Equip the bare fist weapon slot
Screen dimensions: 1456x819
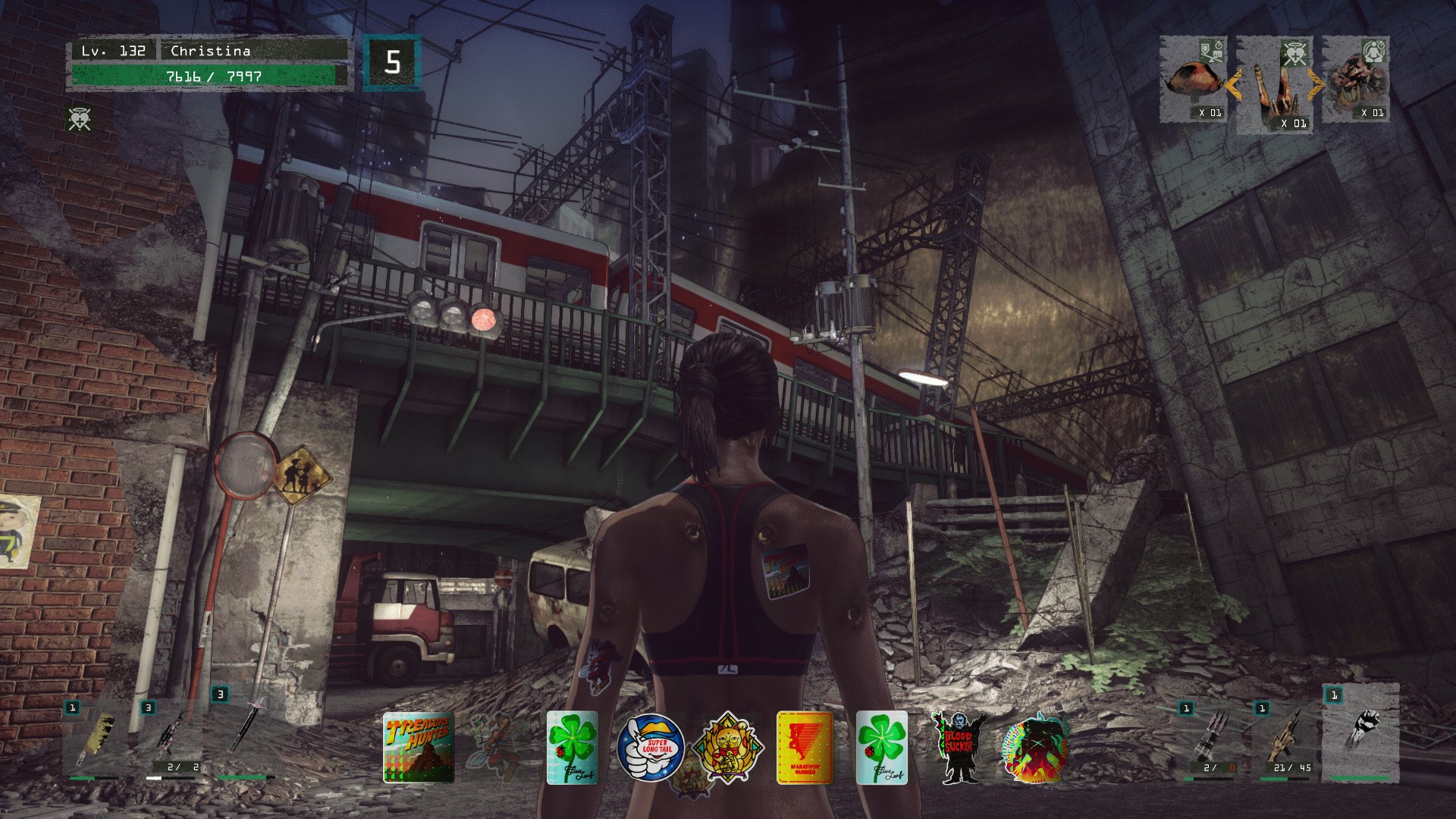tap(1360, 732)
